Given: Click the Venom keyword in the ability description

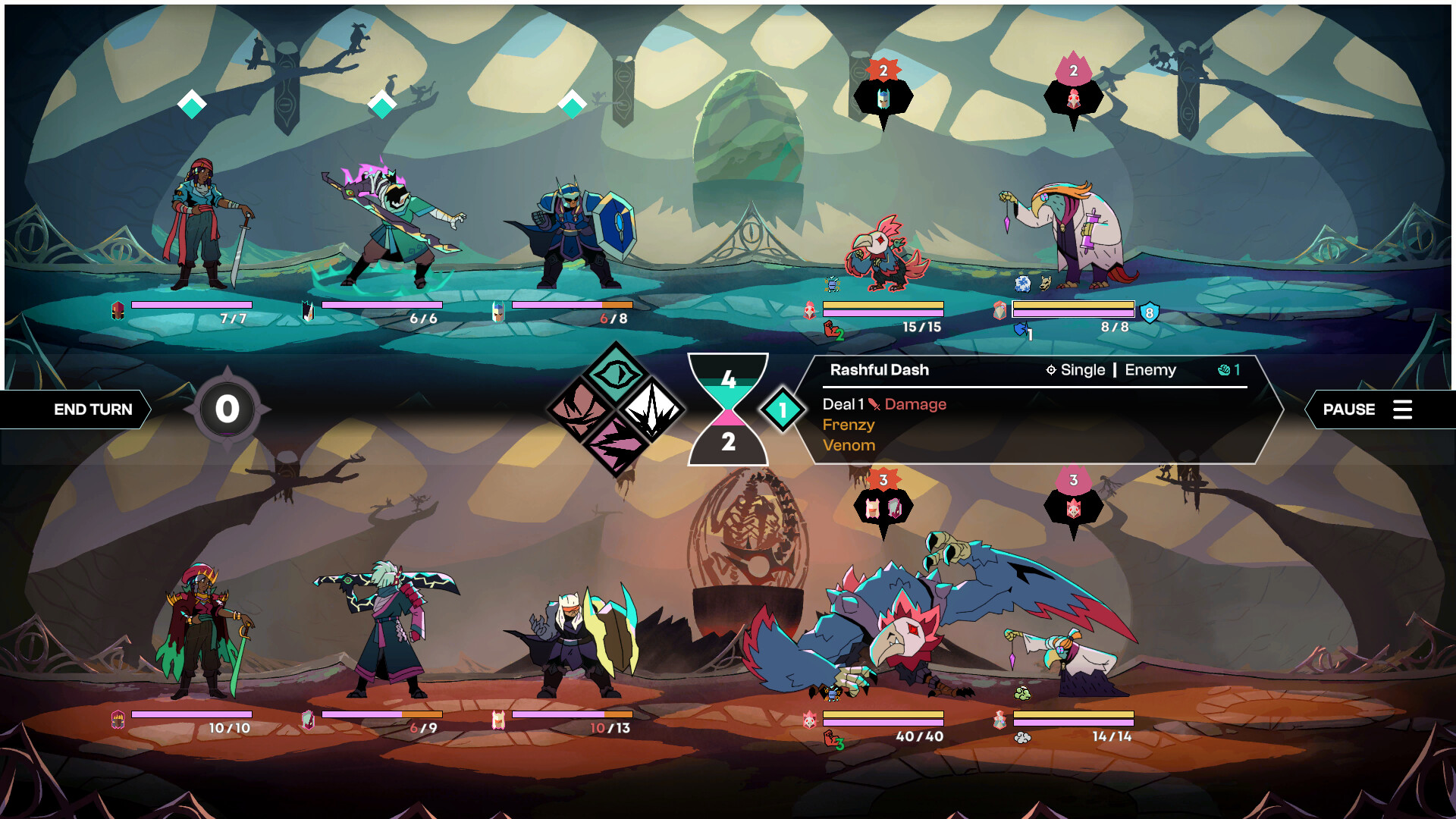Looking at the screenshot, I should (x=849, y=445).
